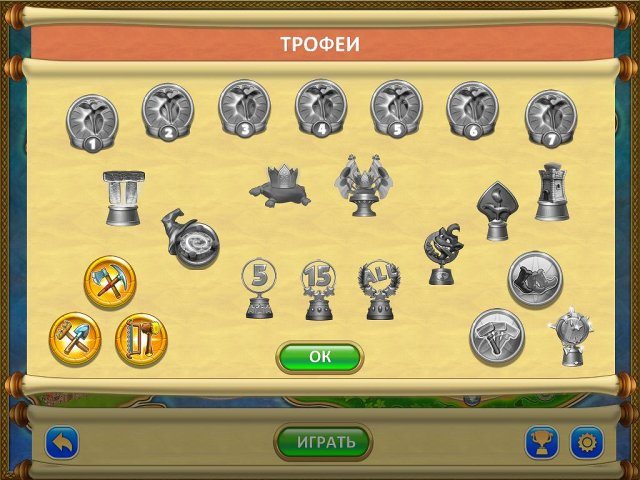This screenshot has height=480, width=640.
Task: Inspect the trophy marked with 15
Action: tap(317, 289)
